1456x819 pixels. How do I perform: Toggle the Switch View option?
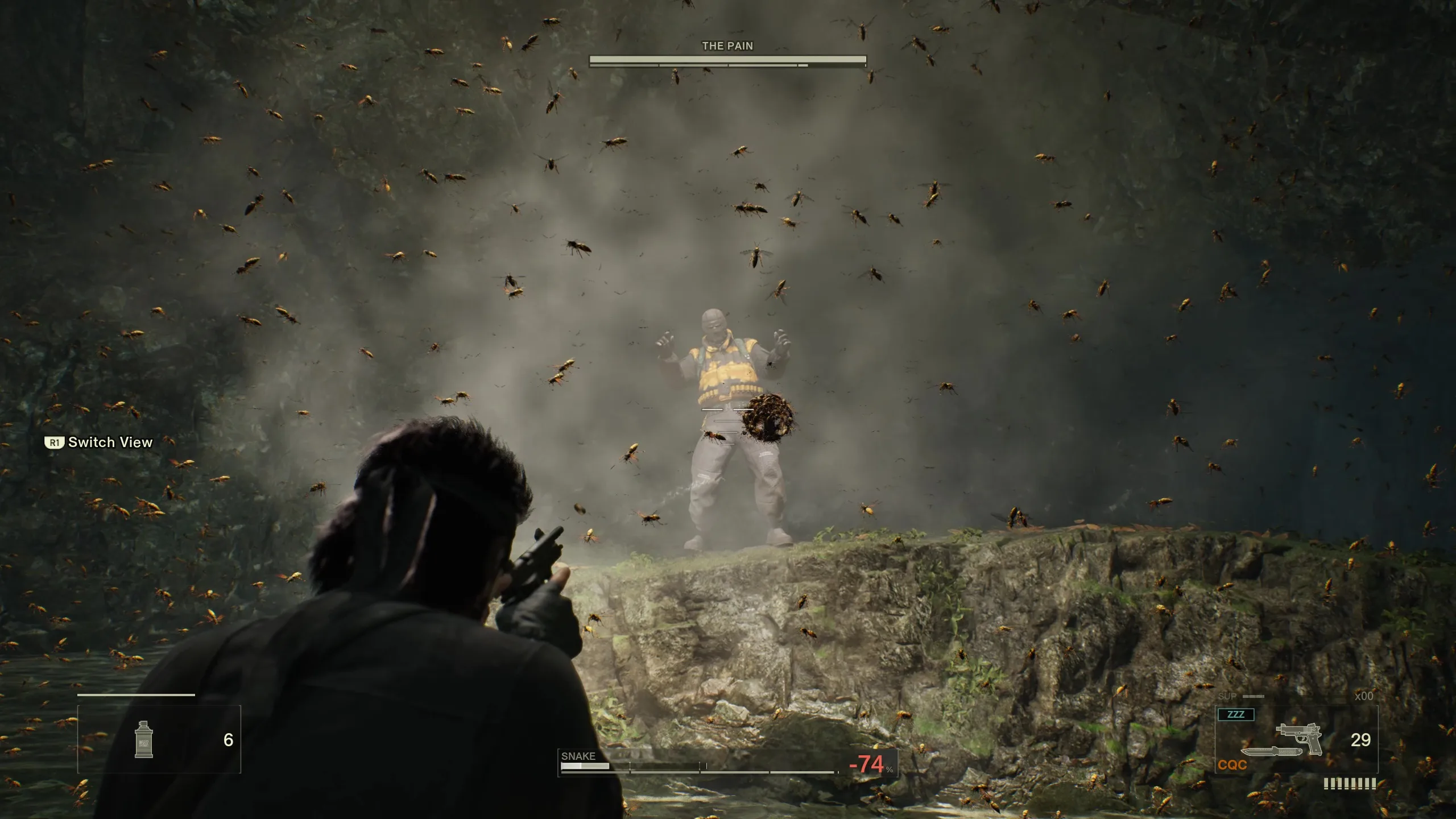pyautogui.click(x=110, y=442)
